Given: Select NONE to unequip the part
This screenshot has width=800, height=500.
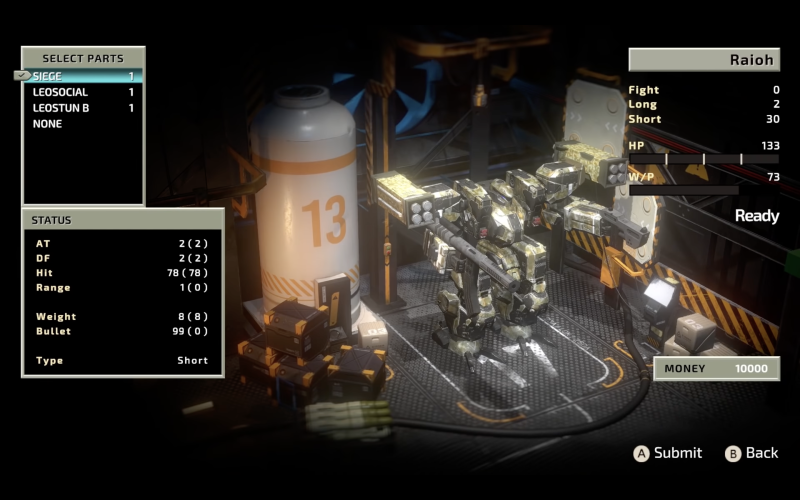Looking at the screenshot, I should tap(82, 124).
